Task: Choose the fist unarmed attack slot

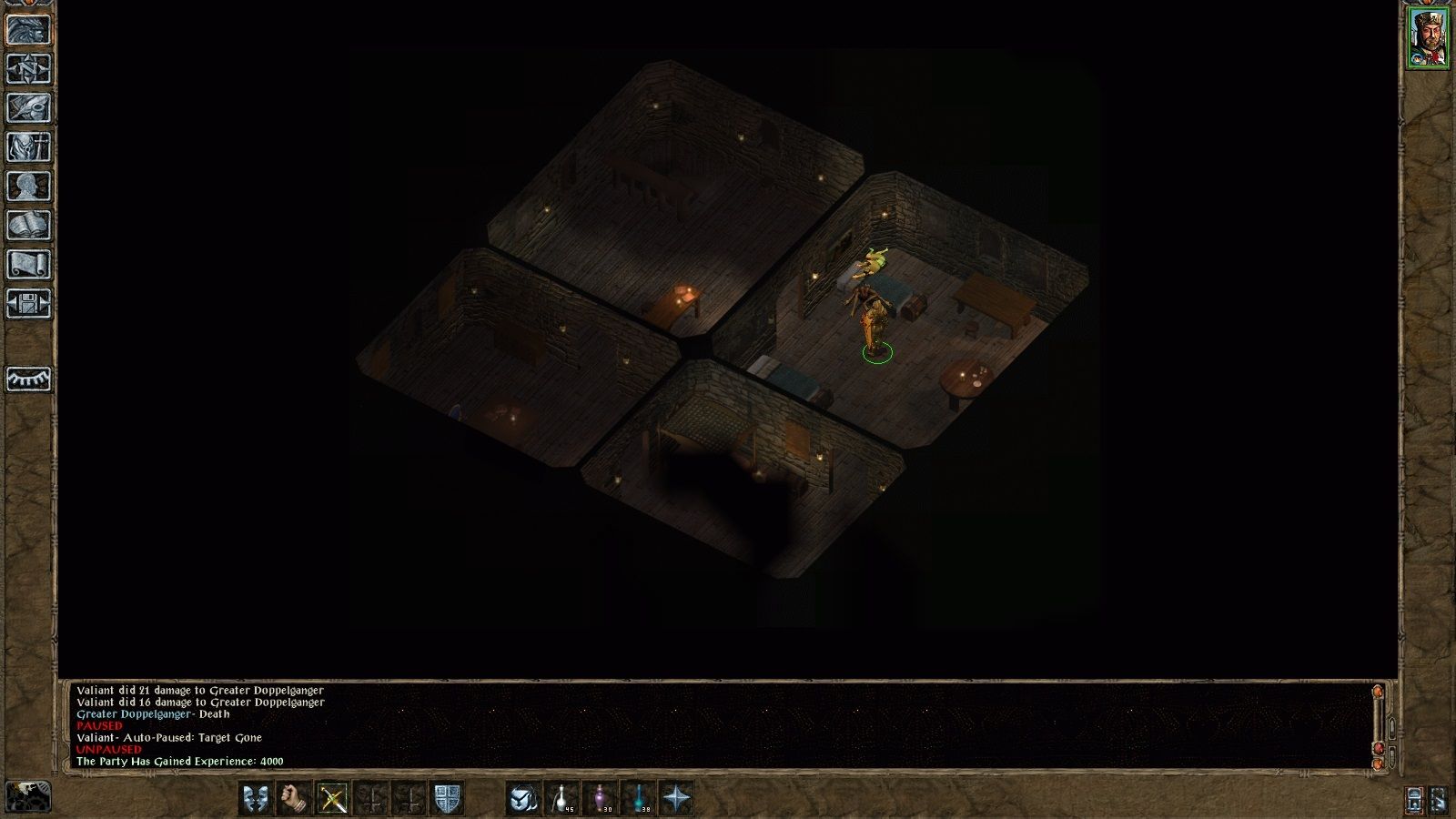Action: click(x=293, y=798)
